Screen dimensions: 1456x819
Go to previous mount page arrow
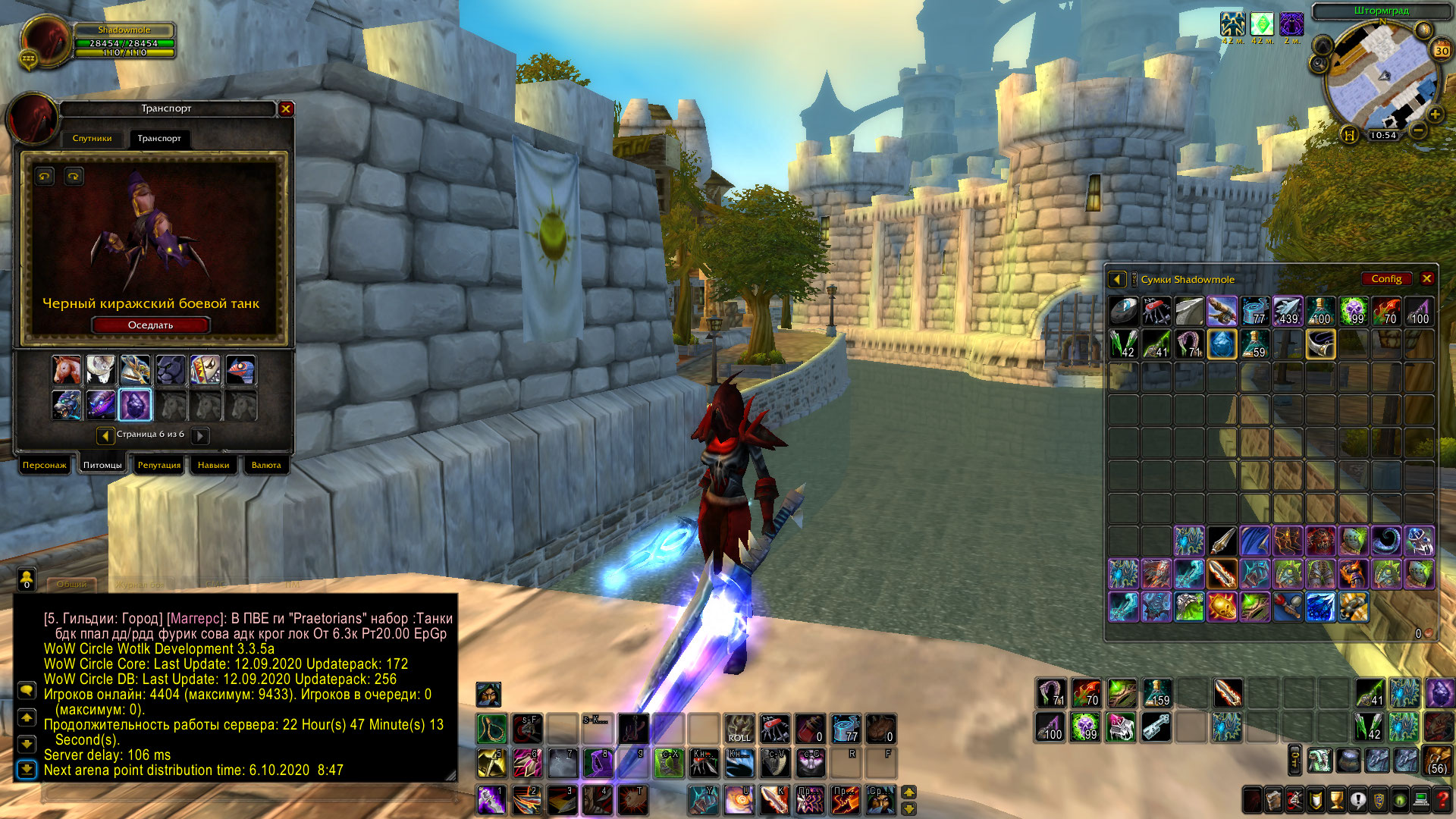[105, 435]
